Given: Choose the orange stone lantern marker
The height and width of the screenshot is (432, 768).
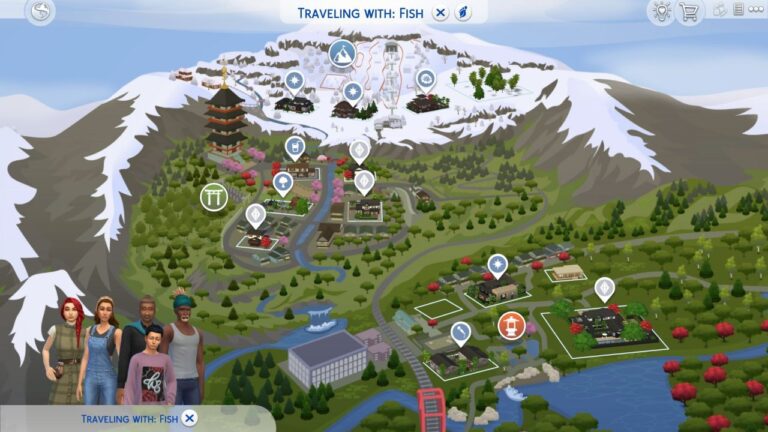Looking at the screenshot, I should coord(510,325).
